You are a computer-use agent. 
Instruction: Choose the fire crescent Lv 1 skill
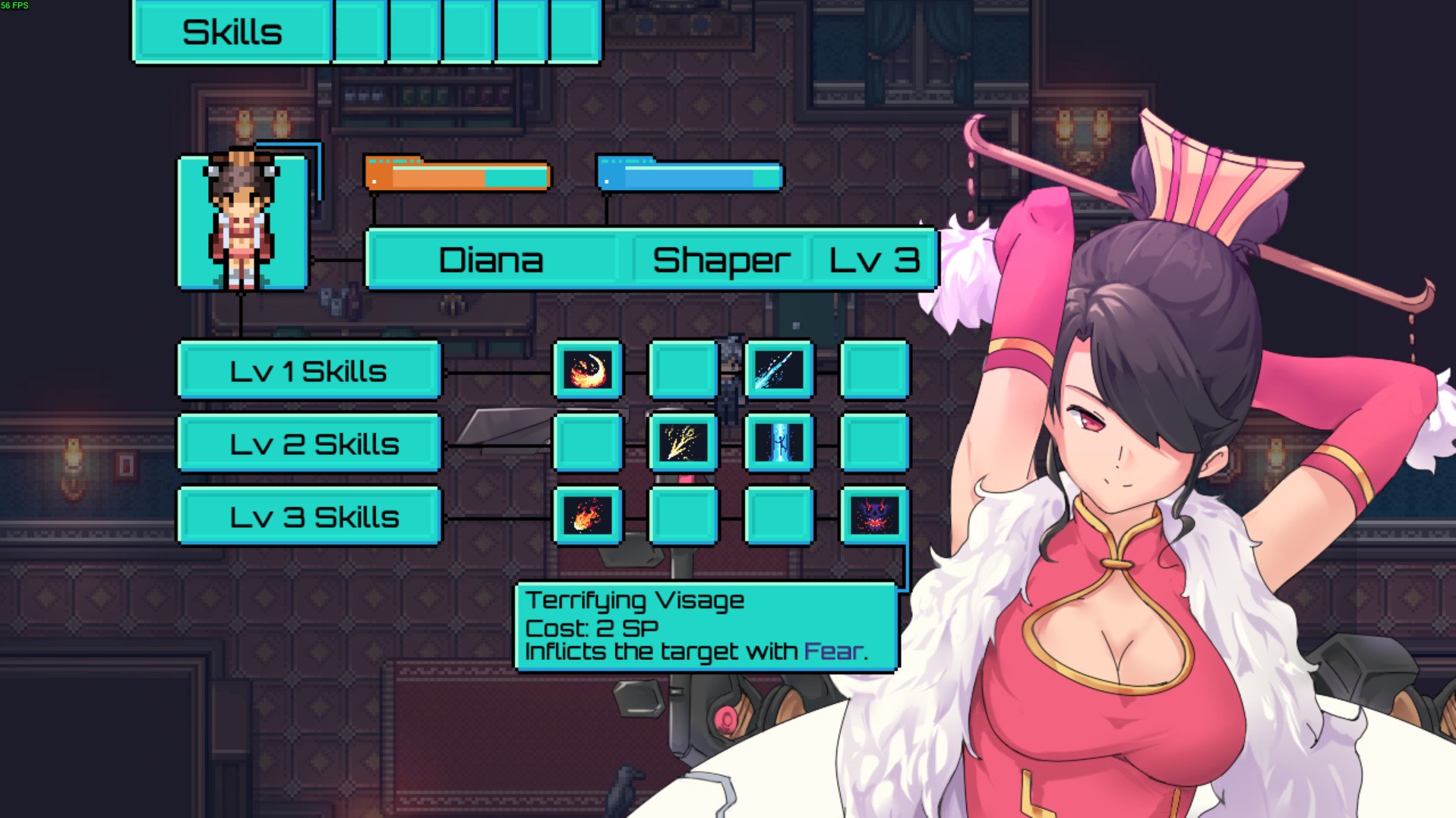click(x=587, y=370)
